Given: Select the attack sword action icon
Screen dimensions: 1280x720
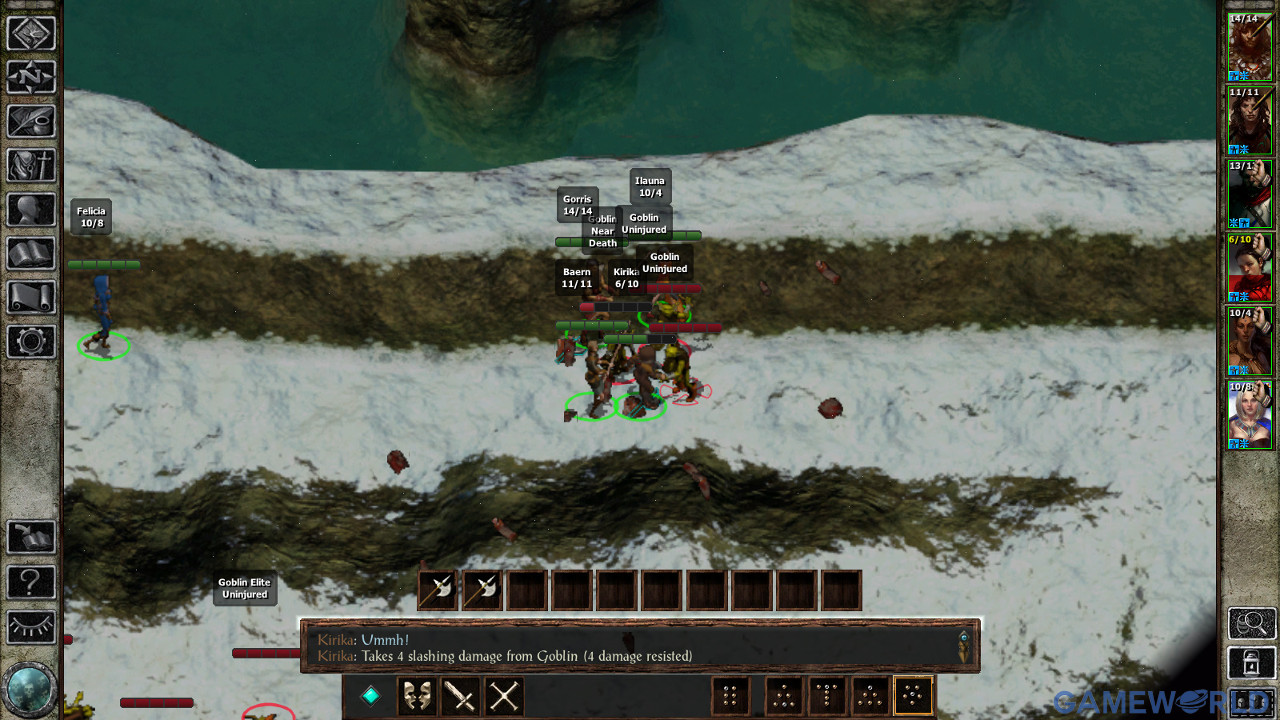Looking at the screenshot, I should pos(460,695).
